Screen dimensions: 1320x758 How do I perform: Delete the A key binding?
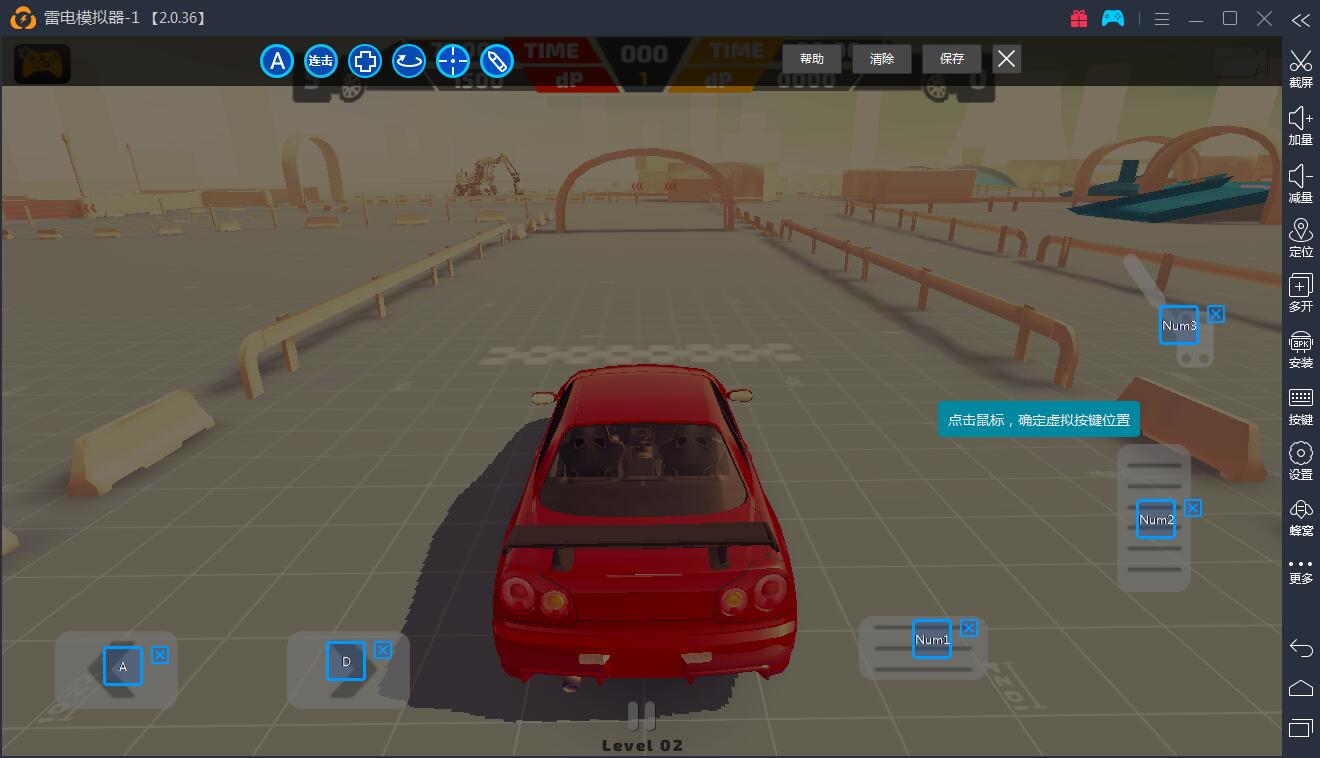[160, 655]
